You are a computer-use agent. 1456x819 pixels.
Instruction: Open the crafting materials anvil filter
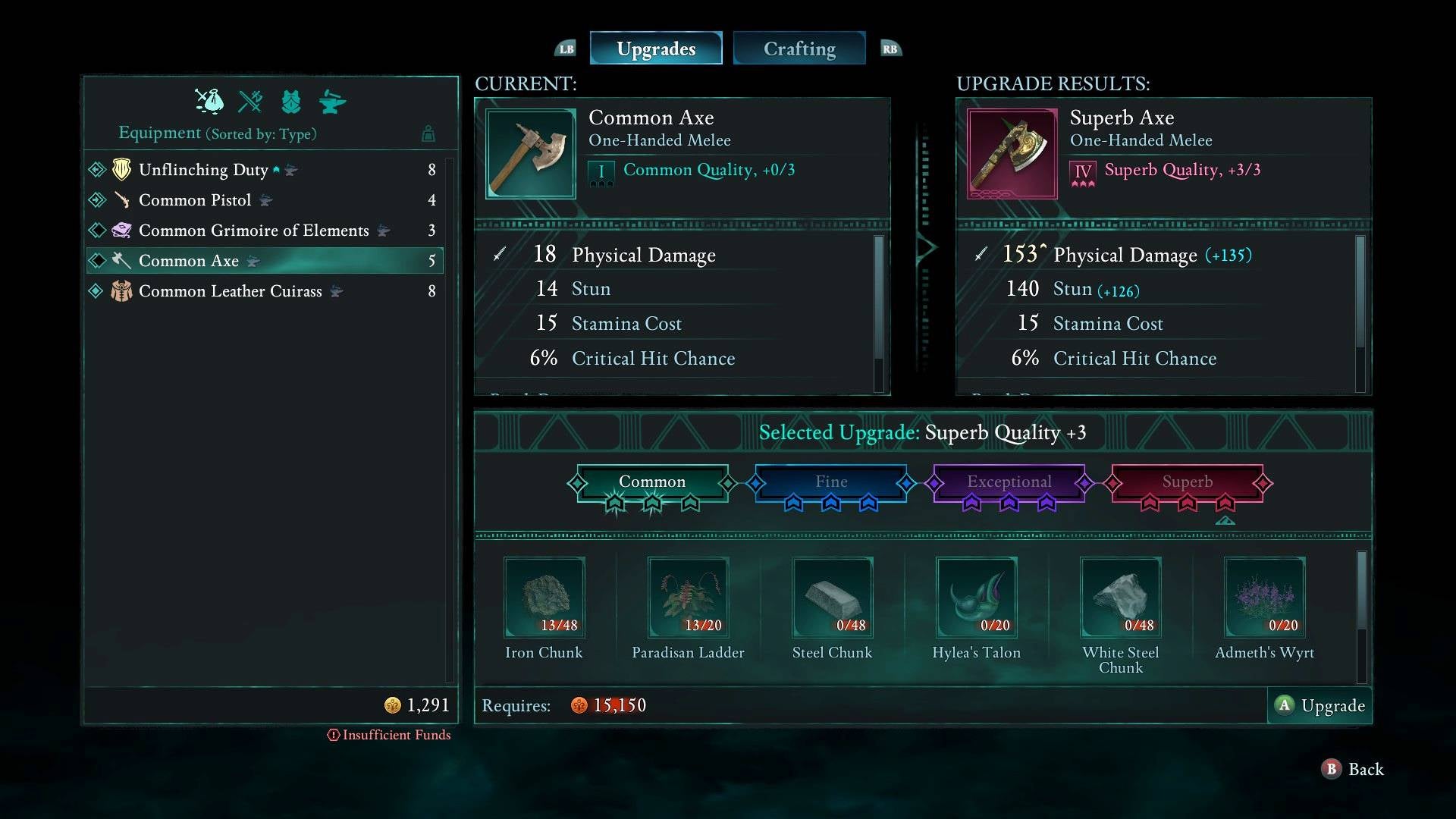pyautogui.click(x=333, y=101)
